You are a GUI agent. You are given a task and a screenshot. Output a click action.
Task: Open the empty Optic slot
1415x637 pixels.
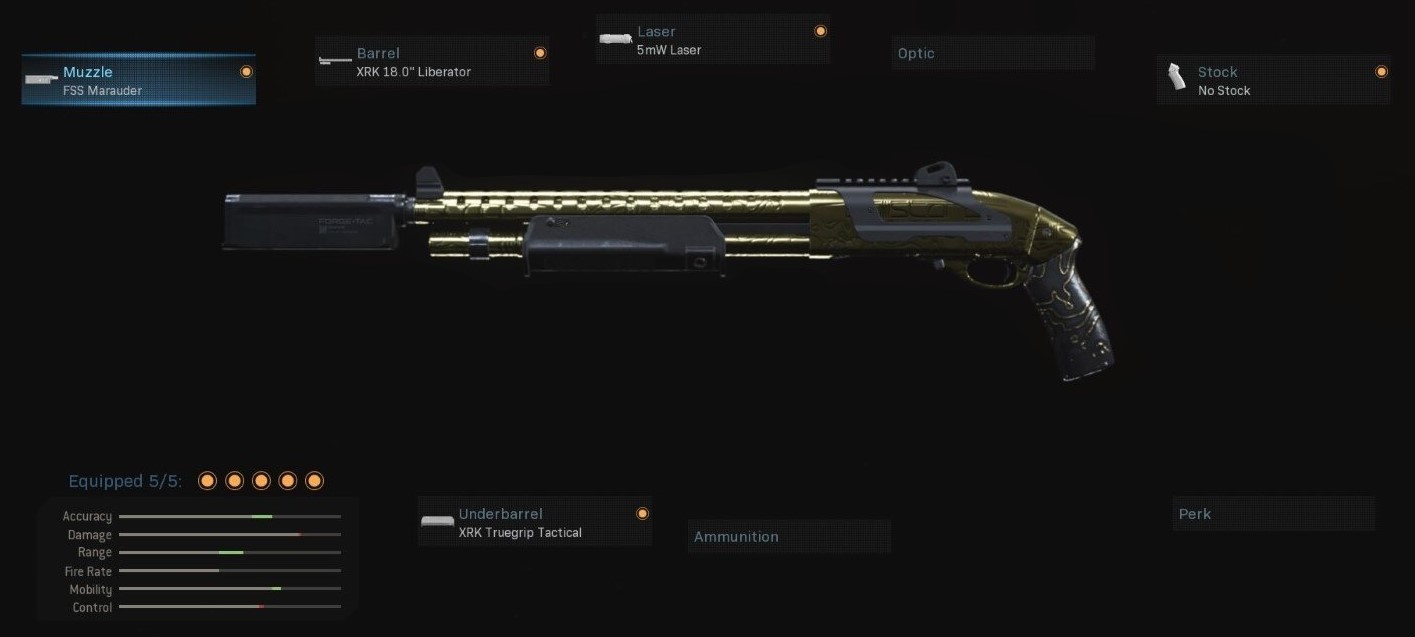pos(993,53)
